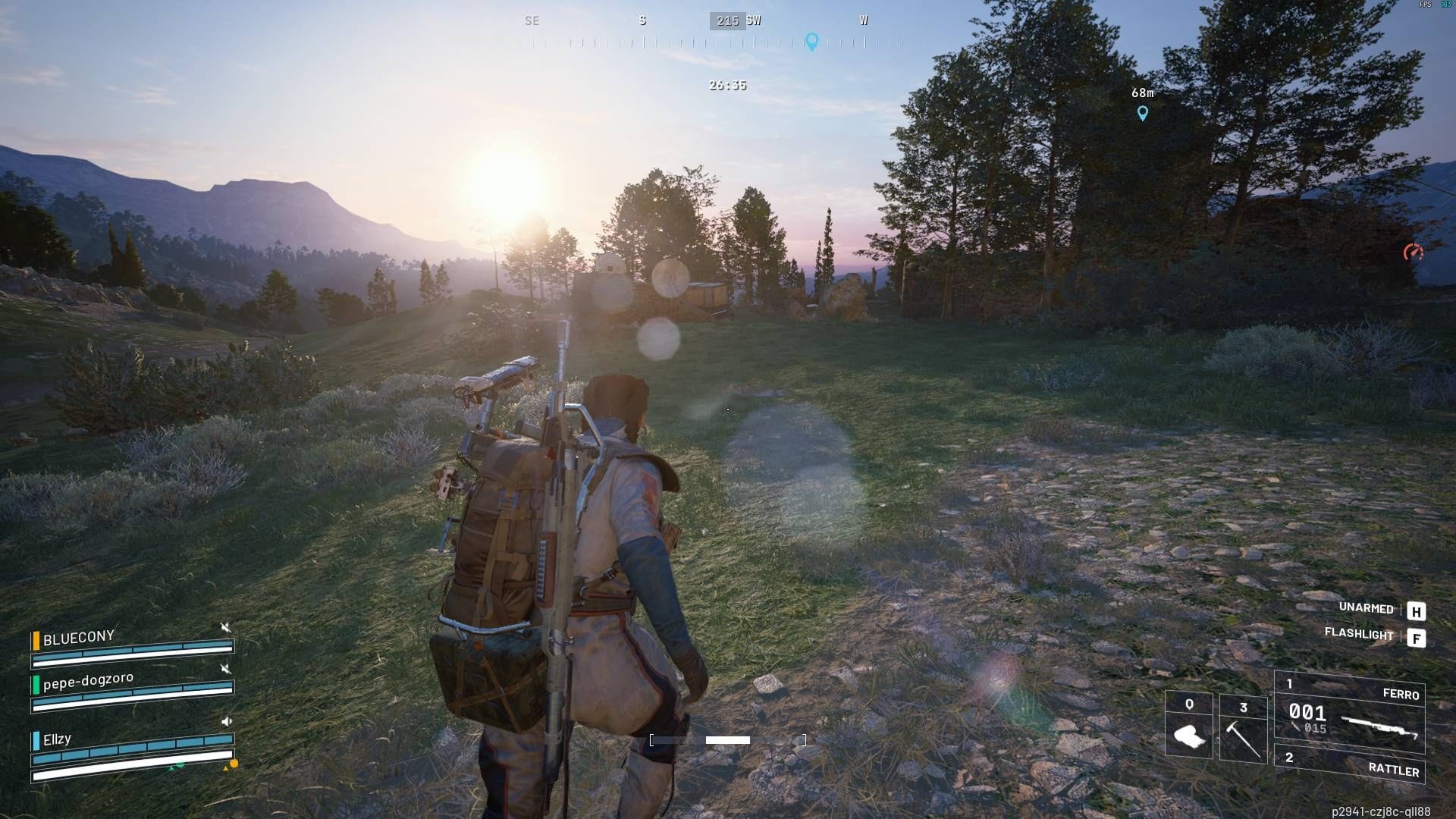Toggle pepe-dogzoro's muted speaker icon

pyautogui.click(x=225, y=668)
